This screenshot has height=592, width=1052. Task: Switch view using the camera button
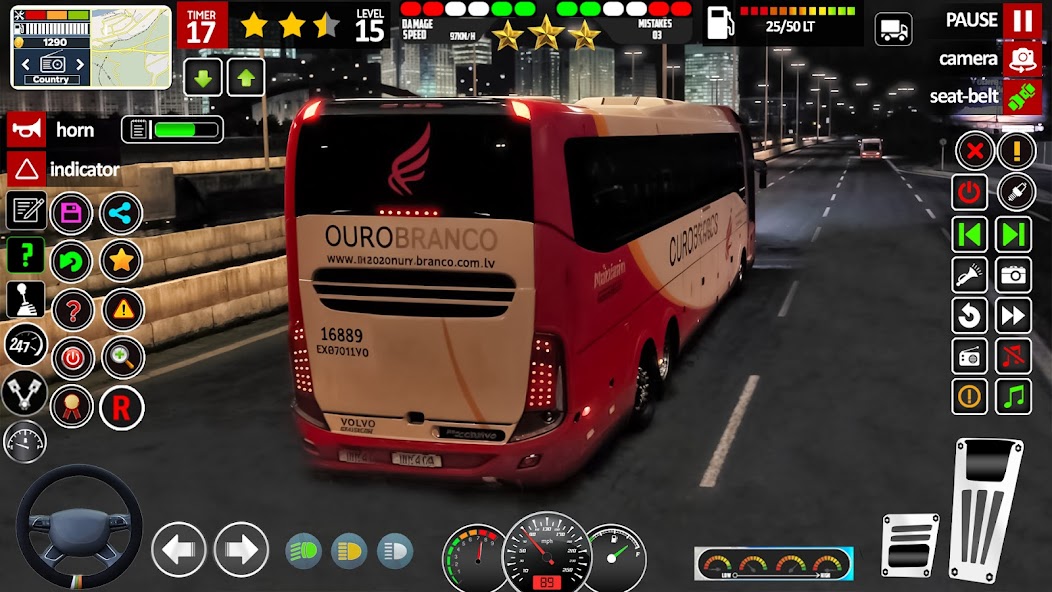pyautogui.click(x=1022, y=59)
